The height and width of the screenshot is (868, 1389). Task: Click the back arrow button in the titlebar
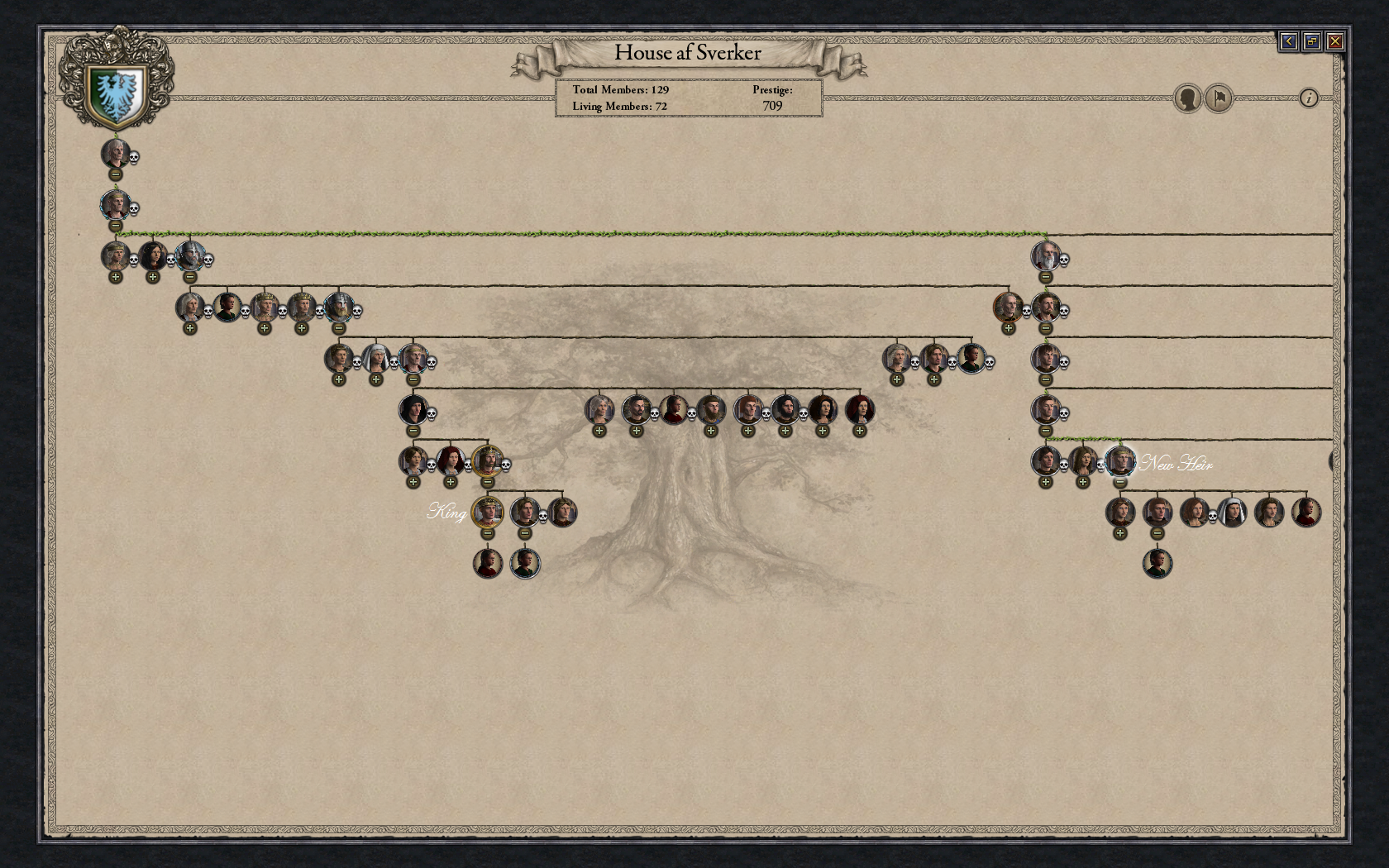[x=1291, y=40]
